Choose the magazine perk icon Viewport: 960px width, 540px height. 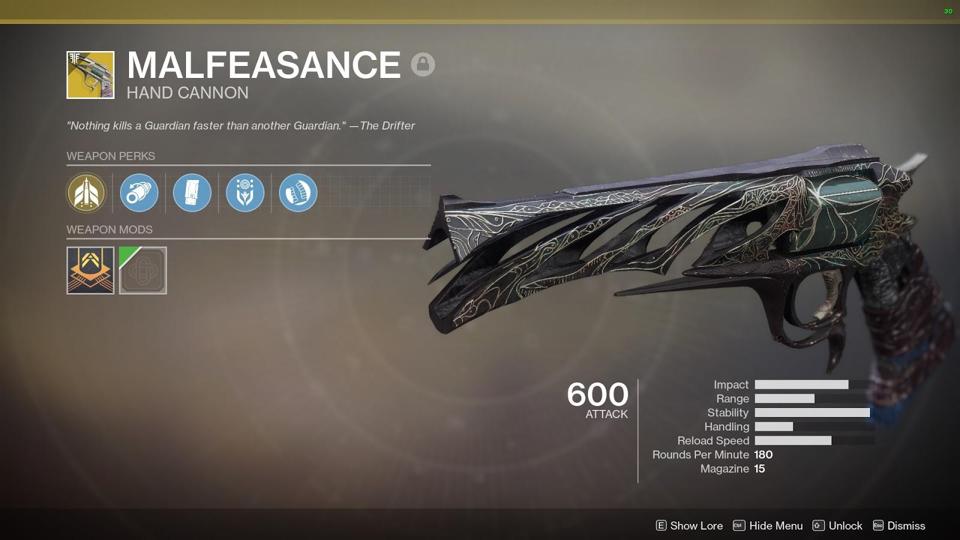pyautogui.click(x=192, y=193)
